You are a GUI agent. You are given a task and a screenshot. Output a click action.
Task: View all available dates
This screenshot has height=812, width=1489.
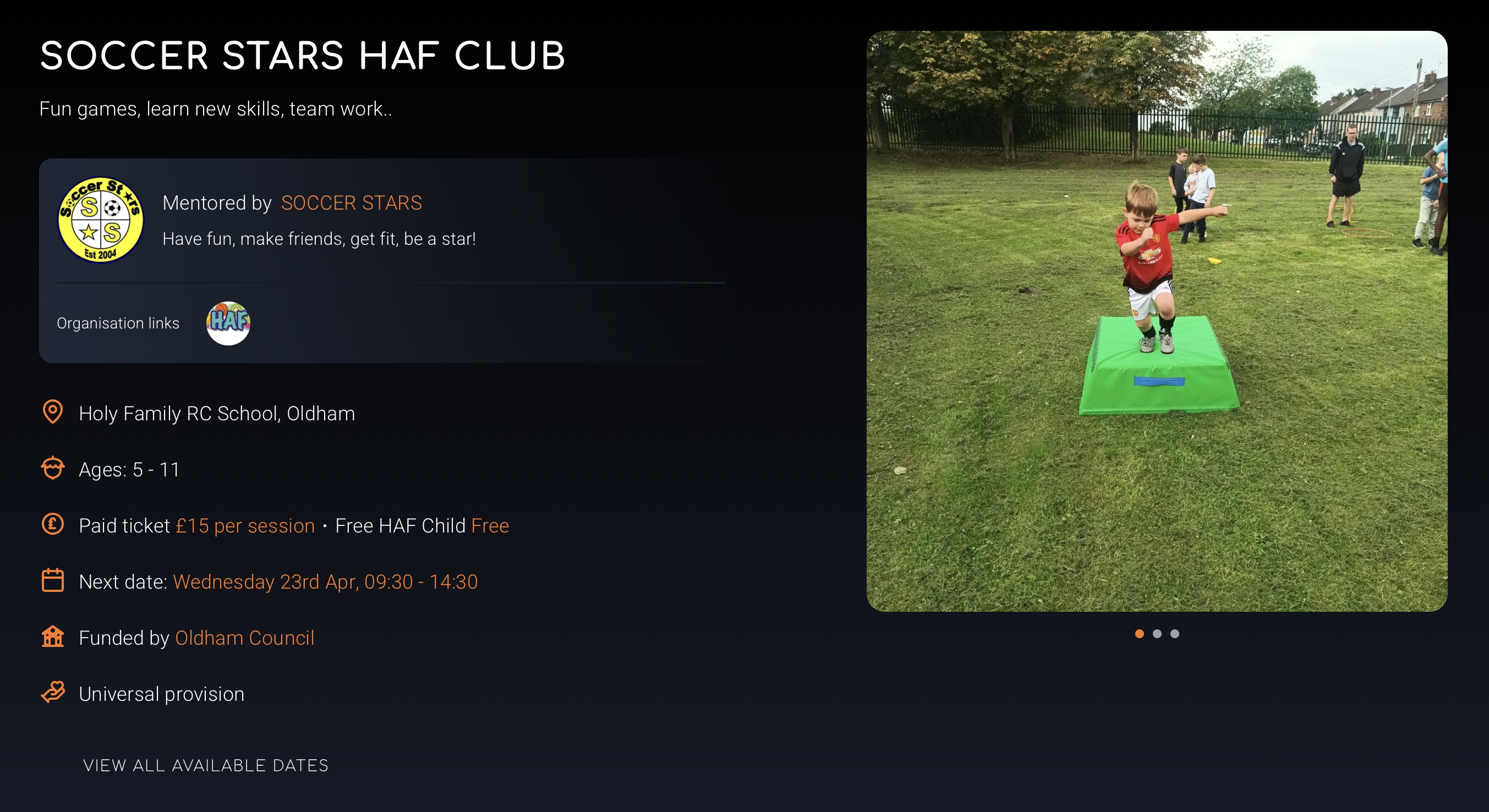(206, 765)
